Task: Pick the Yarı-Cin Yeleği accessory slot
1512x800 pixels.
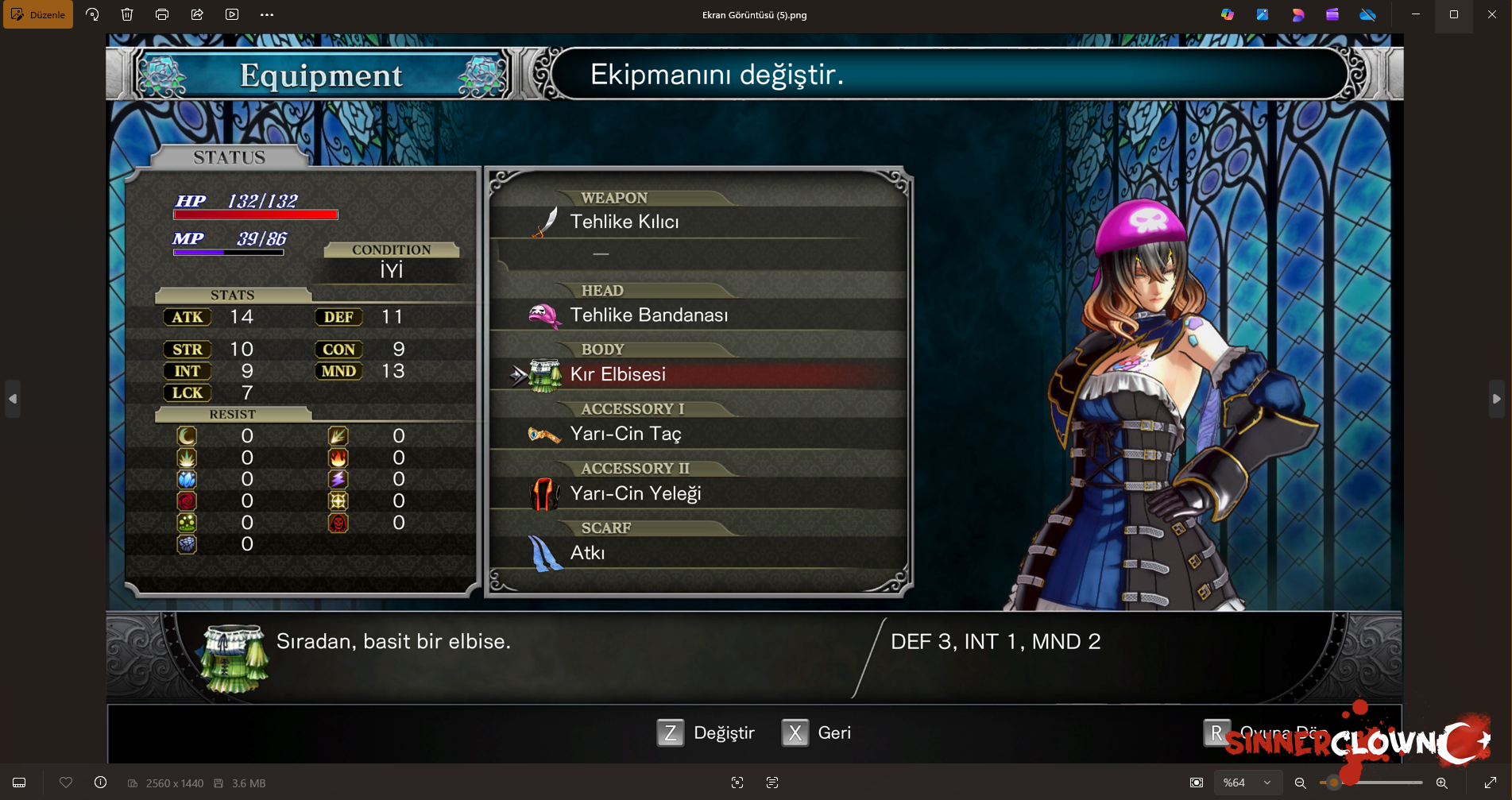Action: coord(636,494)
